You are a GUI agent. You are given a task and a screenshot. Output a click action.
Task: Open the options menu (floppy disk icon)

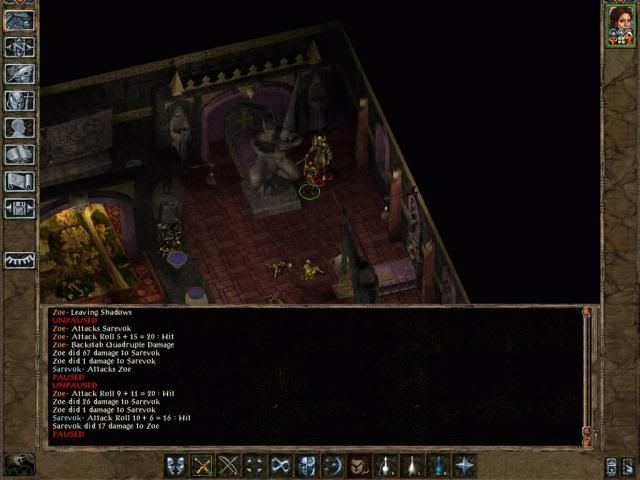click(19, 208)
